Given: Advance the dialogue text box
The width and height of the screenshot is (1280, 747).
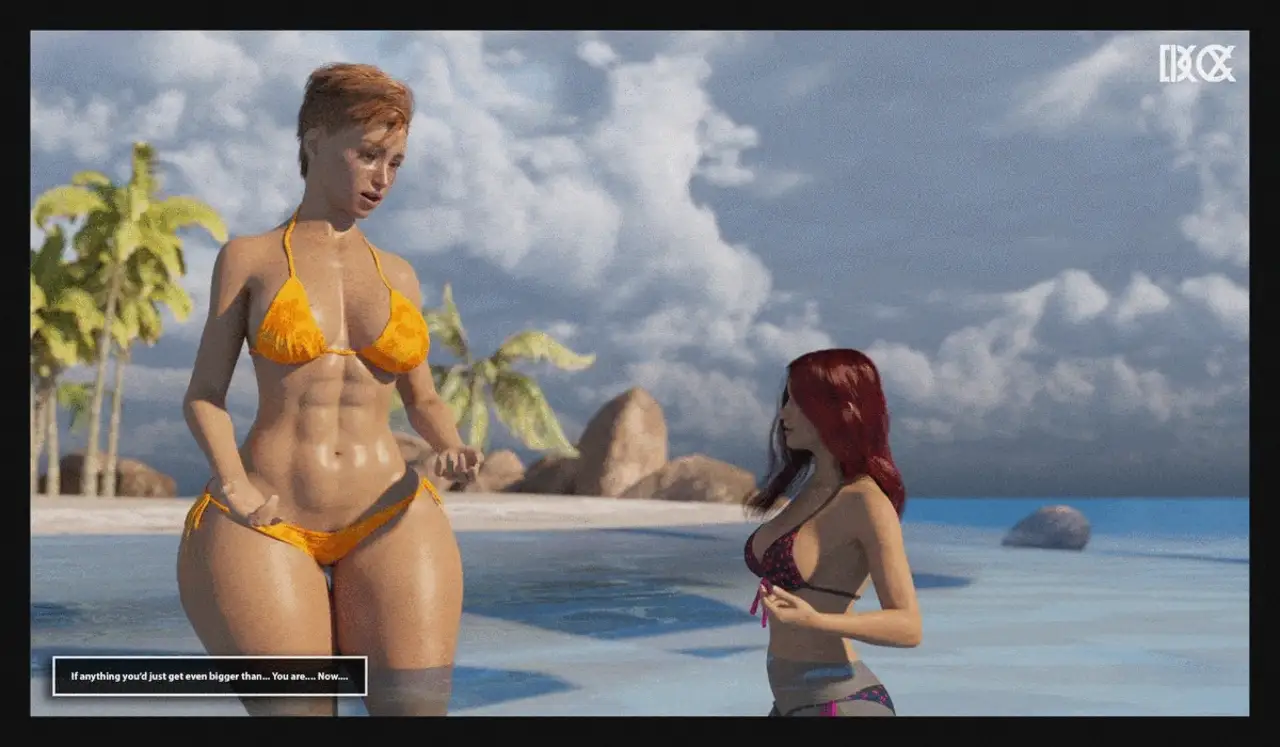Looking at the screenshot, I should [x=210, y=676].
